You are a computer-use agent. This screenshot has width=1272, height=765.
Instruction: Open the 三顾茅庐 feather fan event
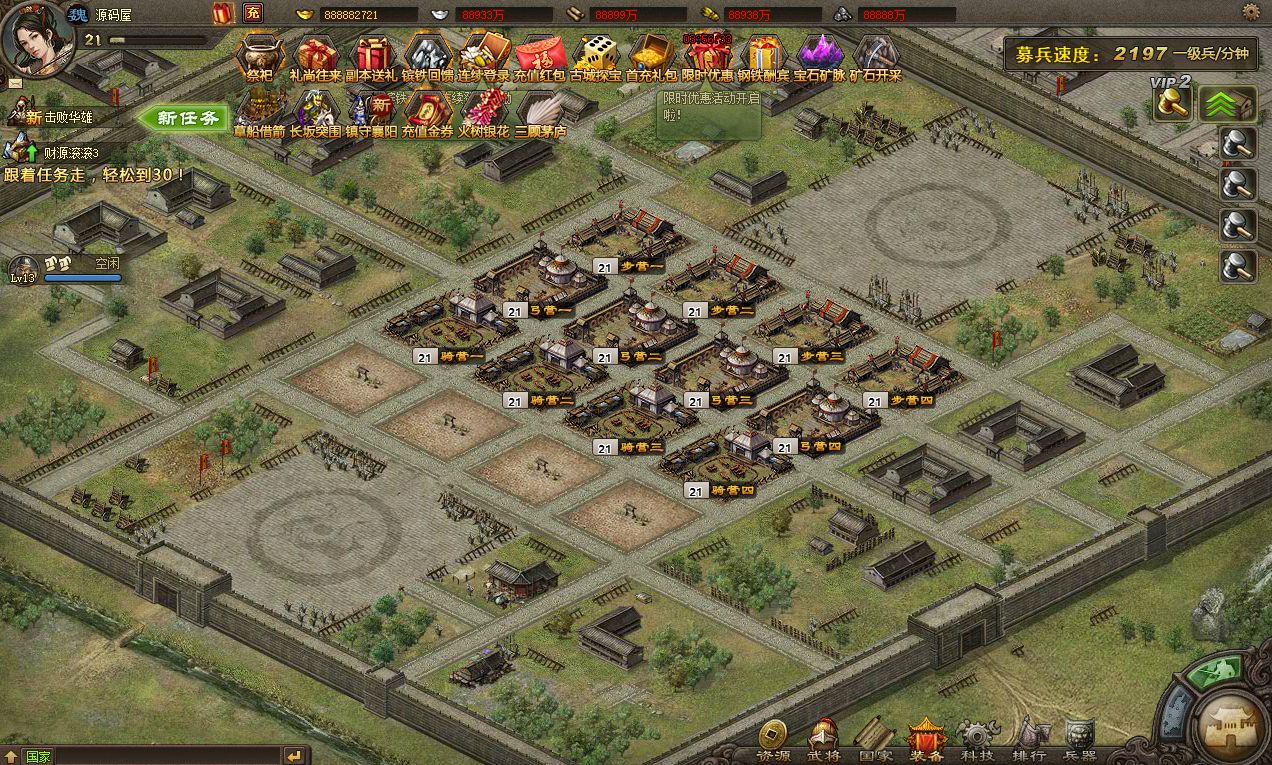(540, 110)
